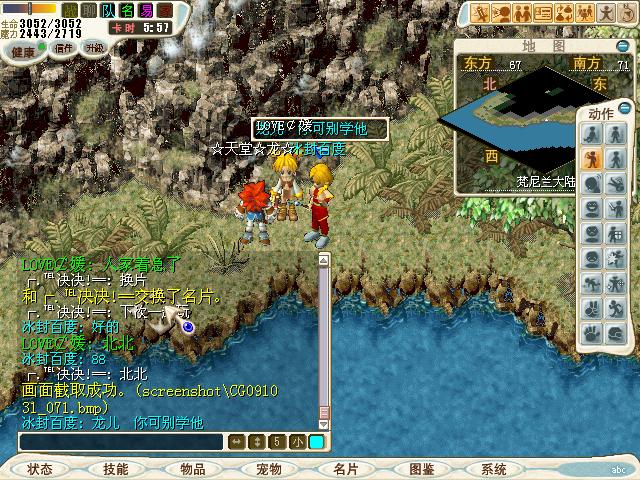Open the 技能 (Skills) menu
The width and height of the screenshot is (640, 480).
coord(116,468)
